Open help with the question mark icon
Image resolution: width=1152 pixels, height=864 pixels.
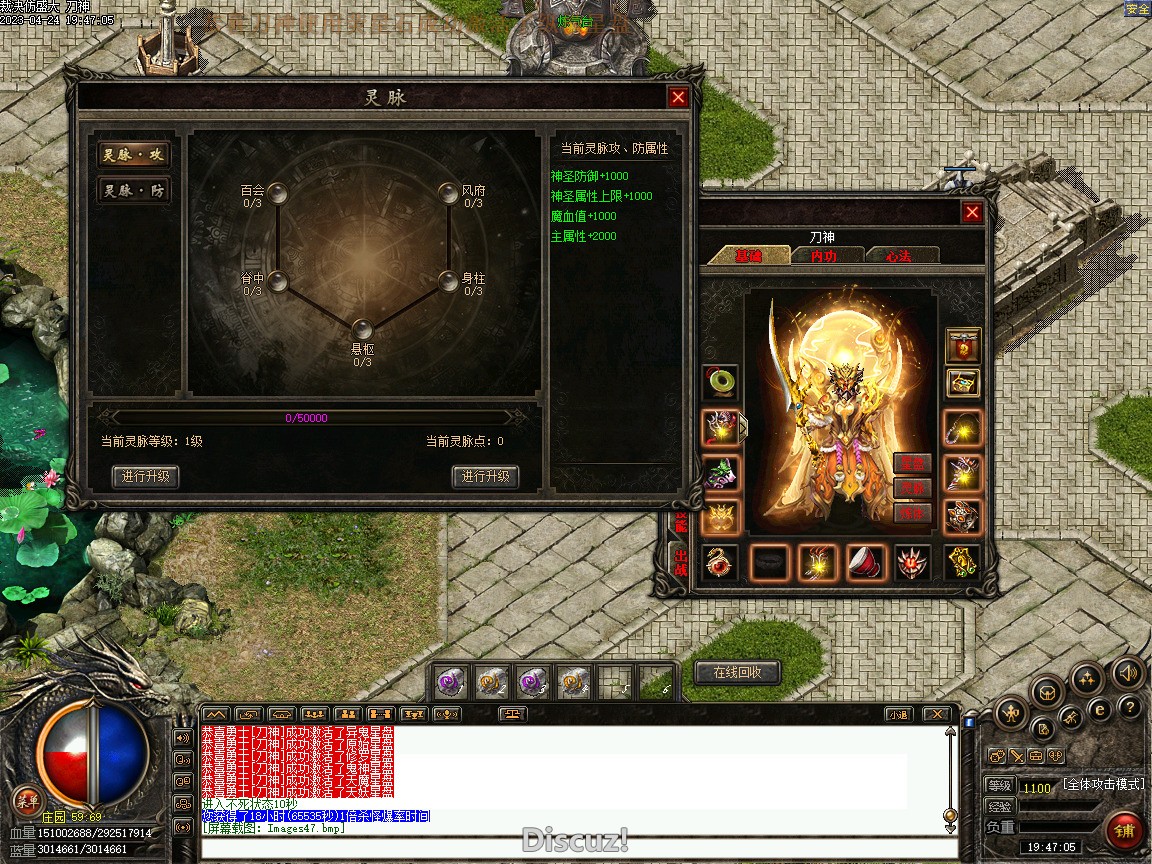[x=1130, y=708]
